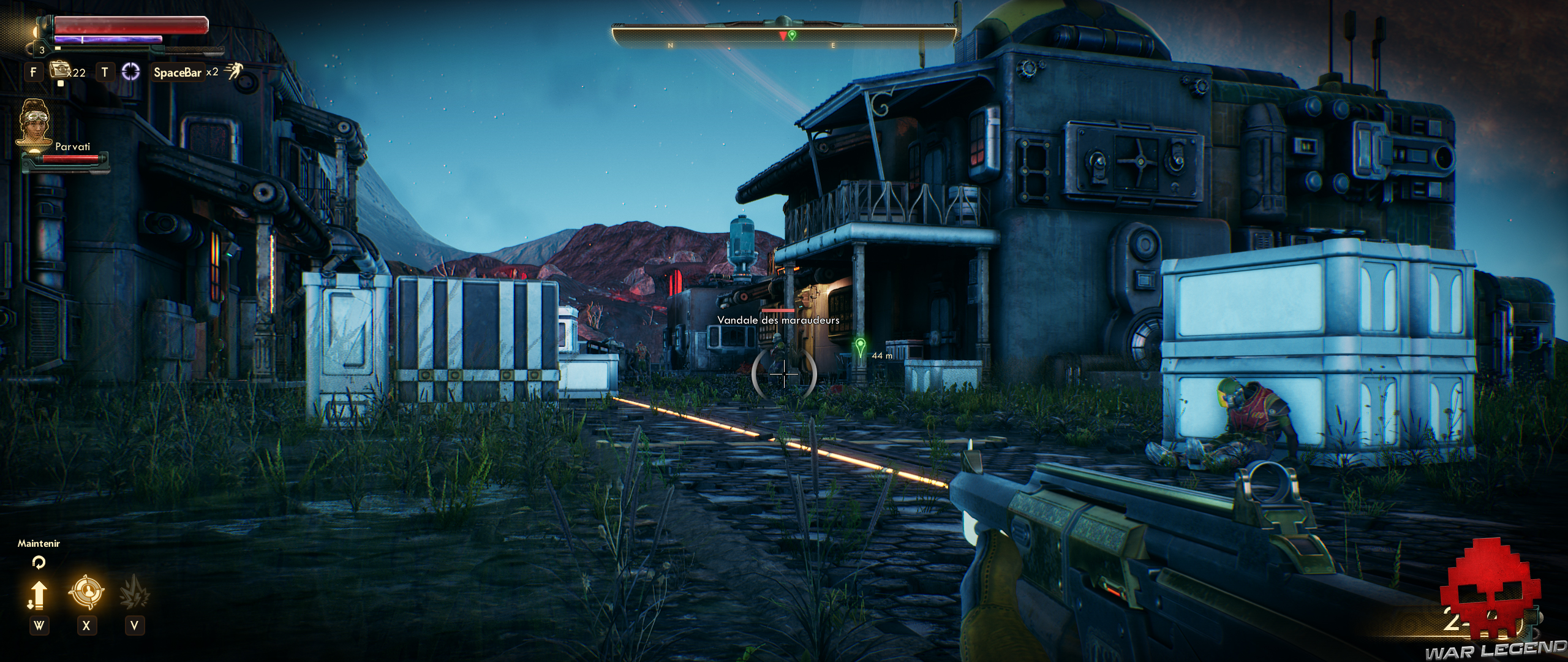Select the companion rally arrow icon above W
Screen dimensions: 1568x662
[39, 595]
